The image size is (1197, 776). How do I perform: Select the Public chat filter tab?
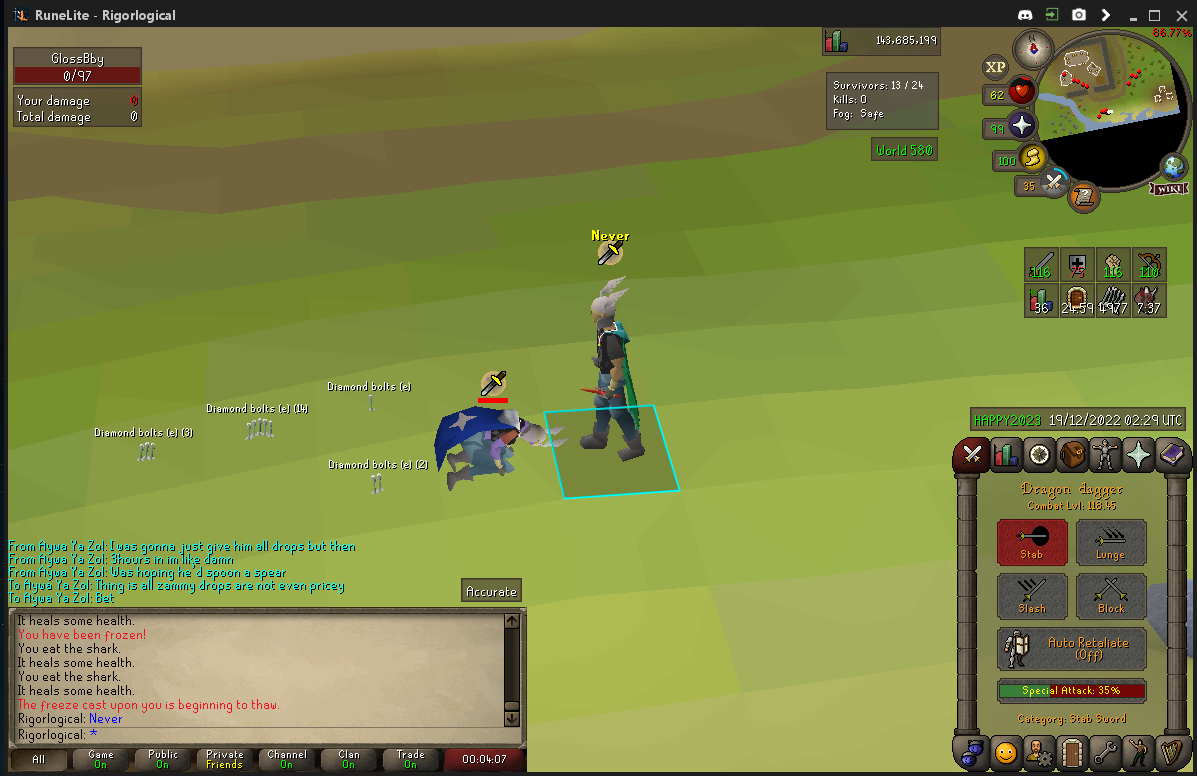(162, 759)
